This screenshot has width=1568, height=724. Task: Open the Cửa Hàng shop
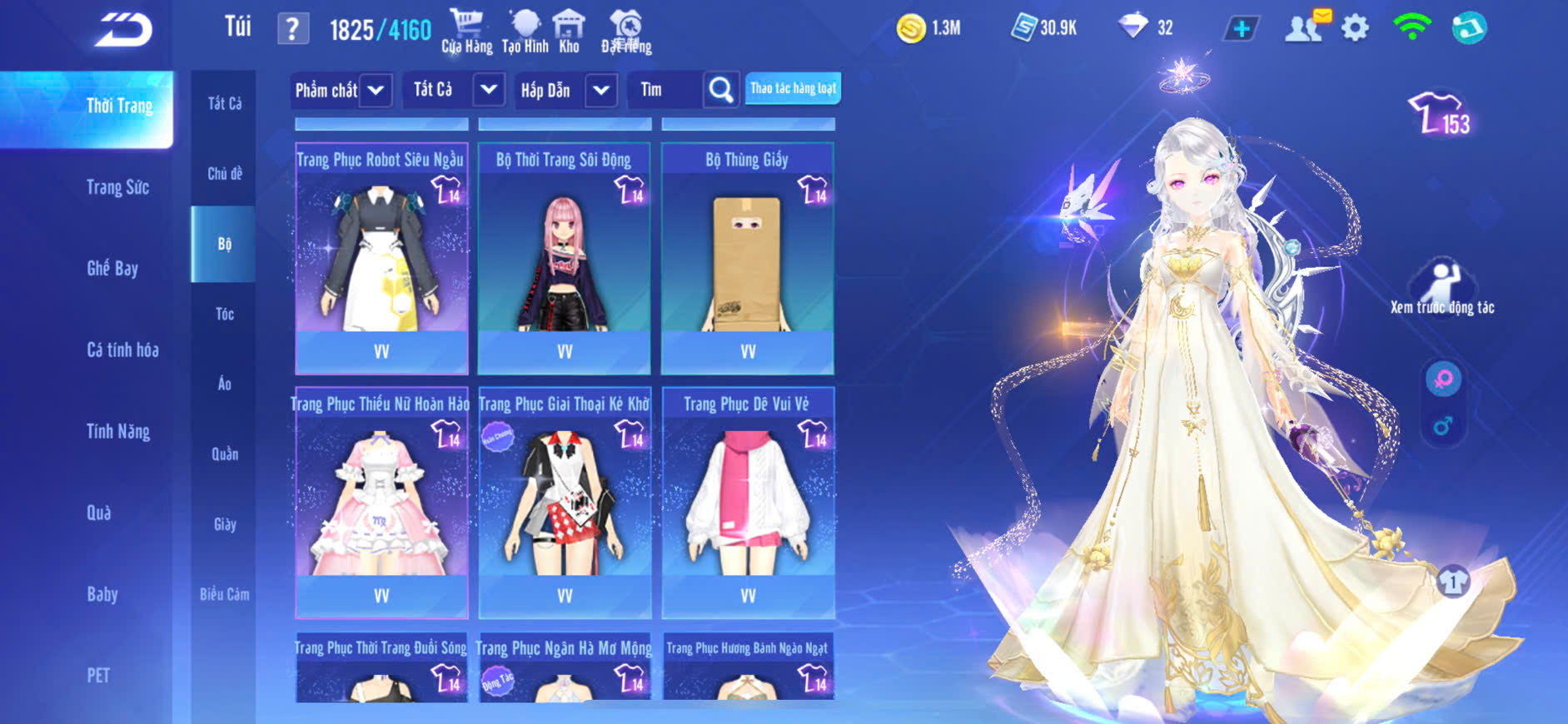(x=466, y=31)
